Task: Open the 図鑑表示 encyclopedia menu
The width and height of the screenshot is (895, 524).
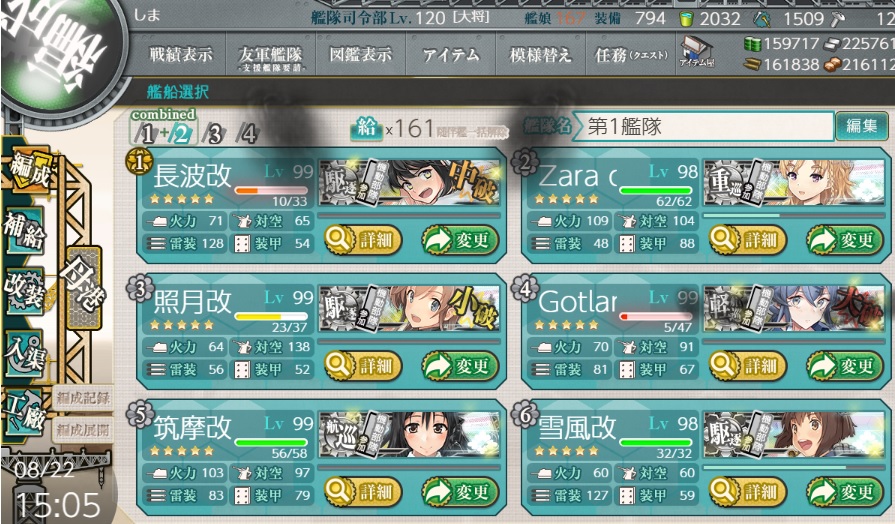Action: [x=360, y=56]
